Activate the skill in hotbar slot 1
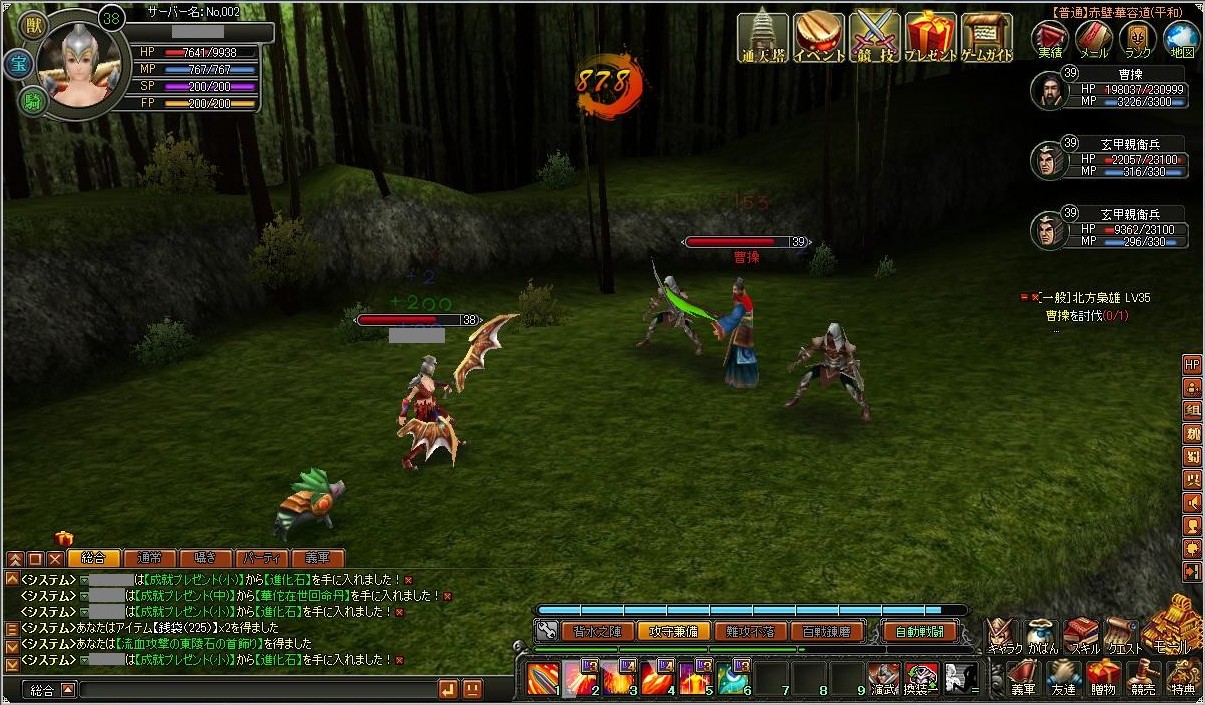 [543, 679]
